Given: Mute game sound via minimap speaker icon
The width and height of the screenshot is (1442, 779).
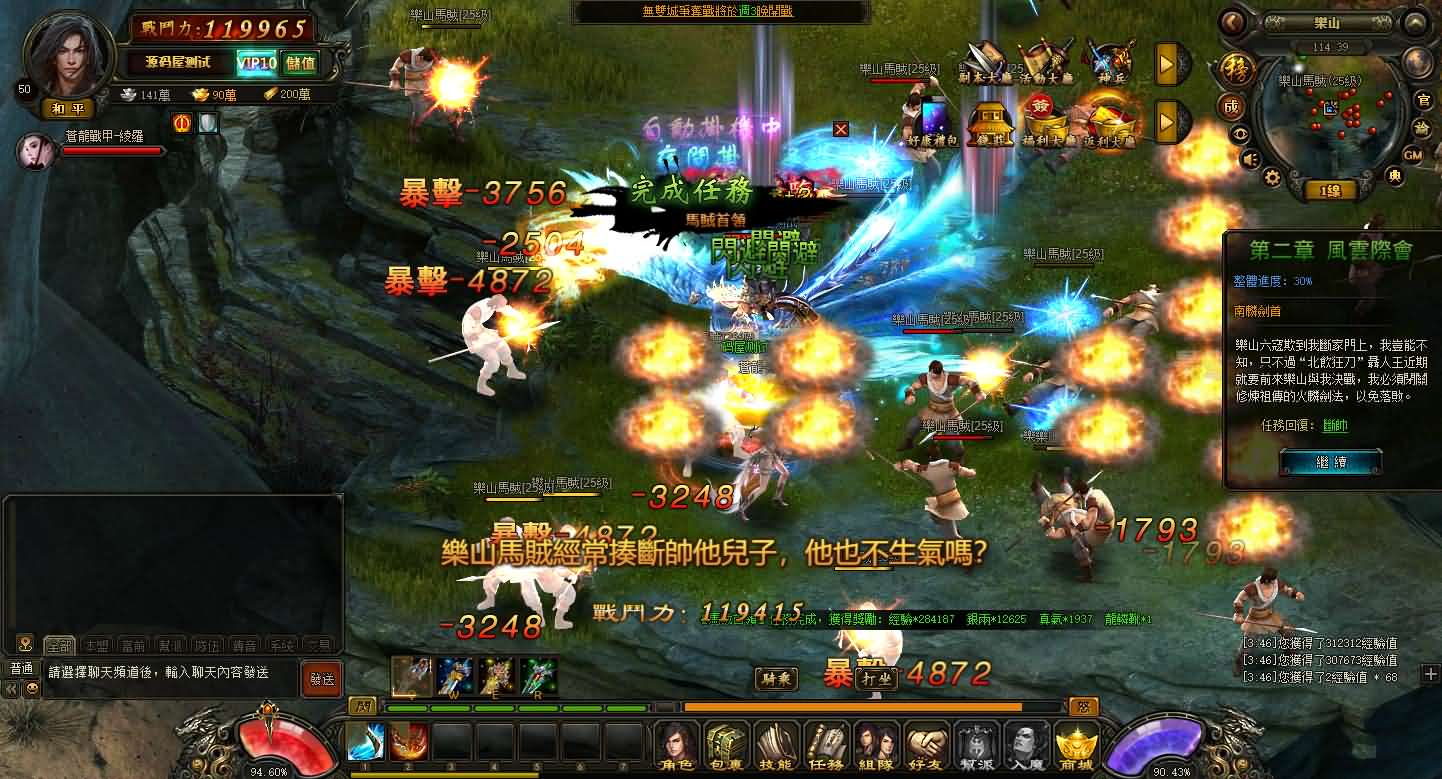Looking at the screenshot, I should tap(1250, 158).
